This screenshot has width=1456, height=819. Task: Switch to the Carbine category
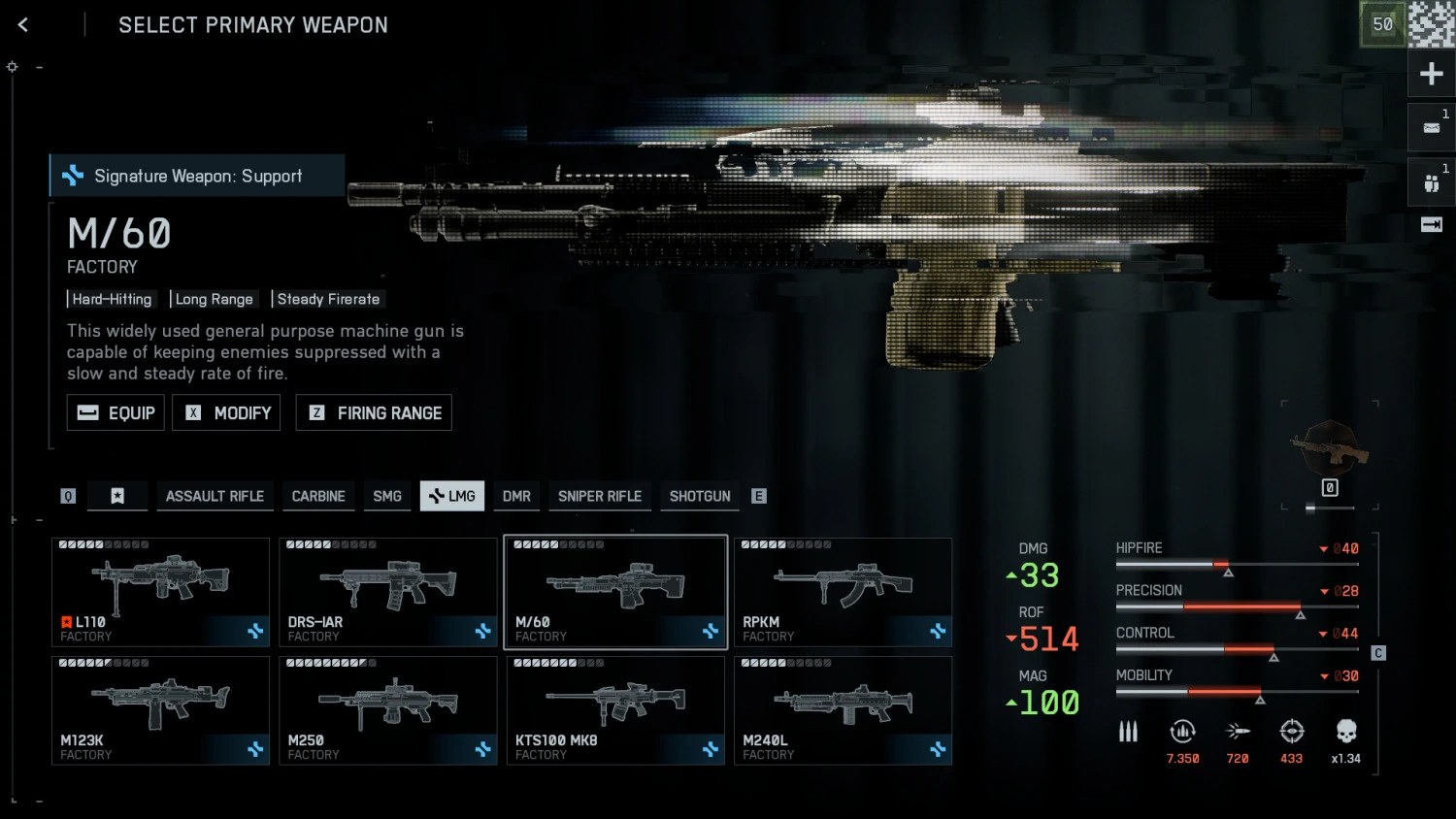pyautogui.click(x=318, y=496)
